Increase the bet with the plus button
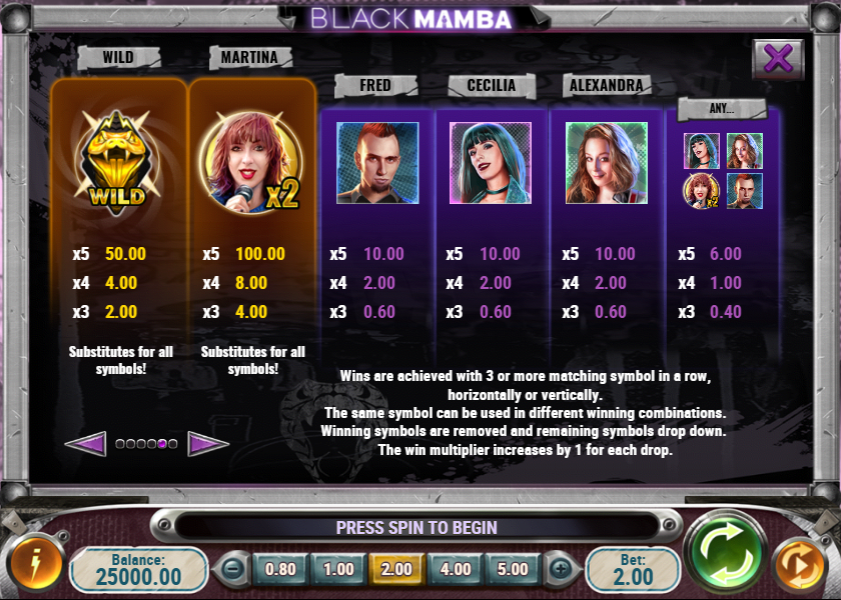This screenshot has height=600, width=841. click(x=560, y=569)
